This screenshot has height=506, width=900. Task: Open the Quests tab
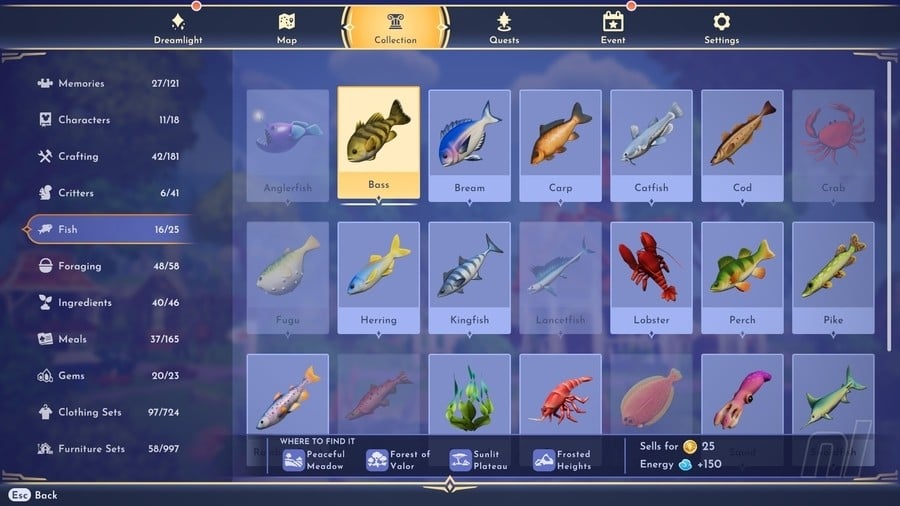coord(504,27)
